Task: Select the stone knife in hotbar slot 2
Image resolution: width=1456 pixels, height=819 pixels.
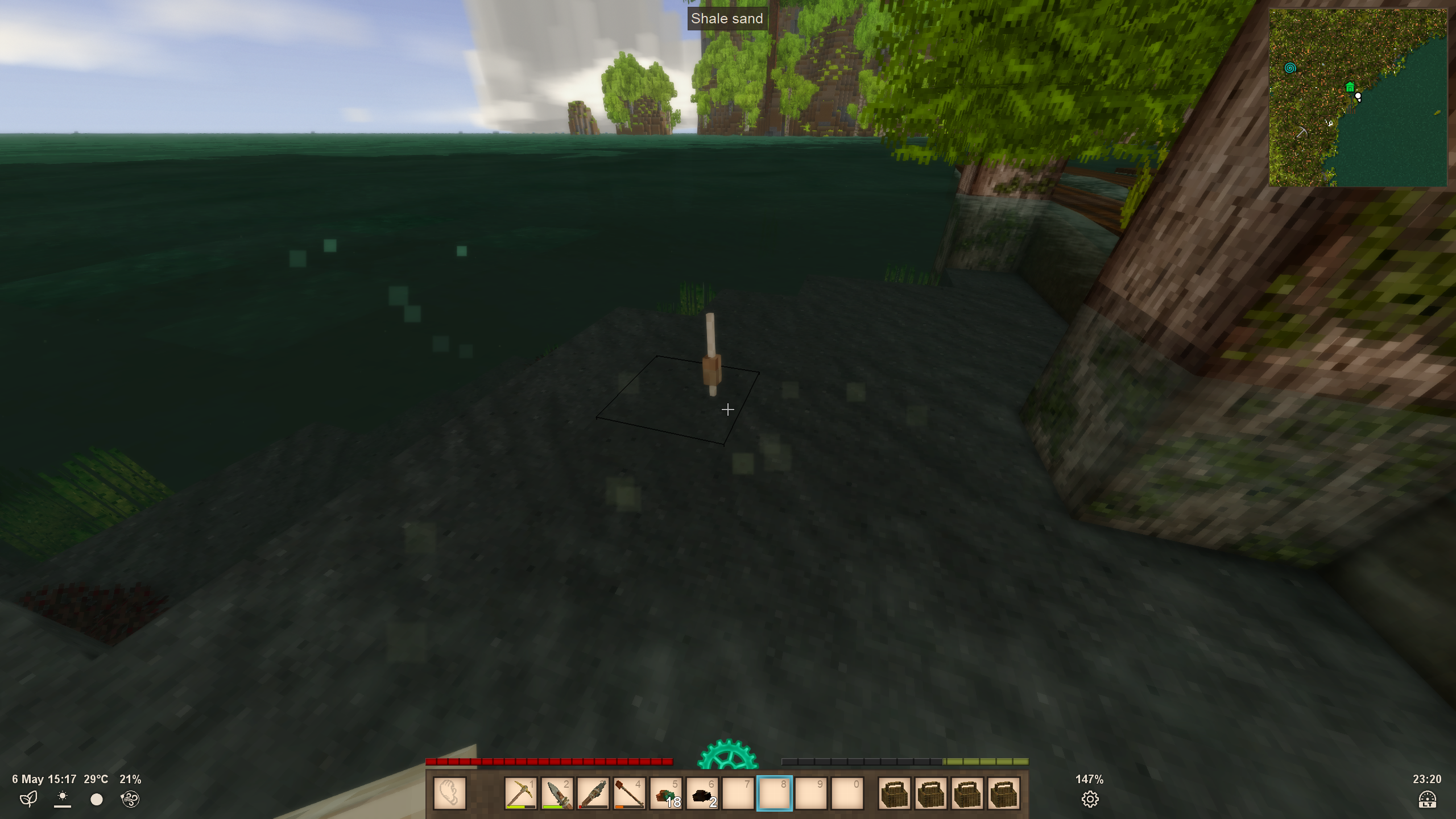Action: tap(557, 793)
